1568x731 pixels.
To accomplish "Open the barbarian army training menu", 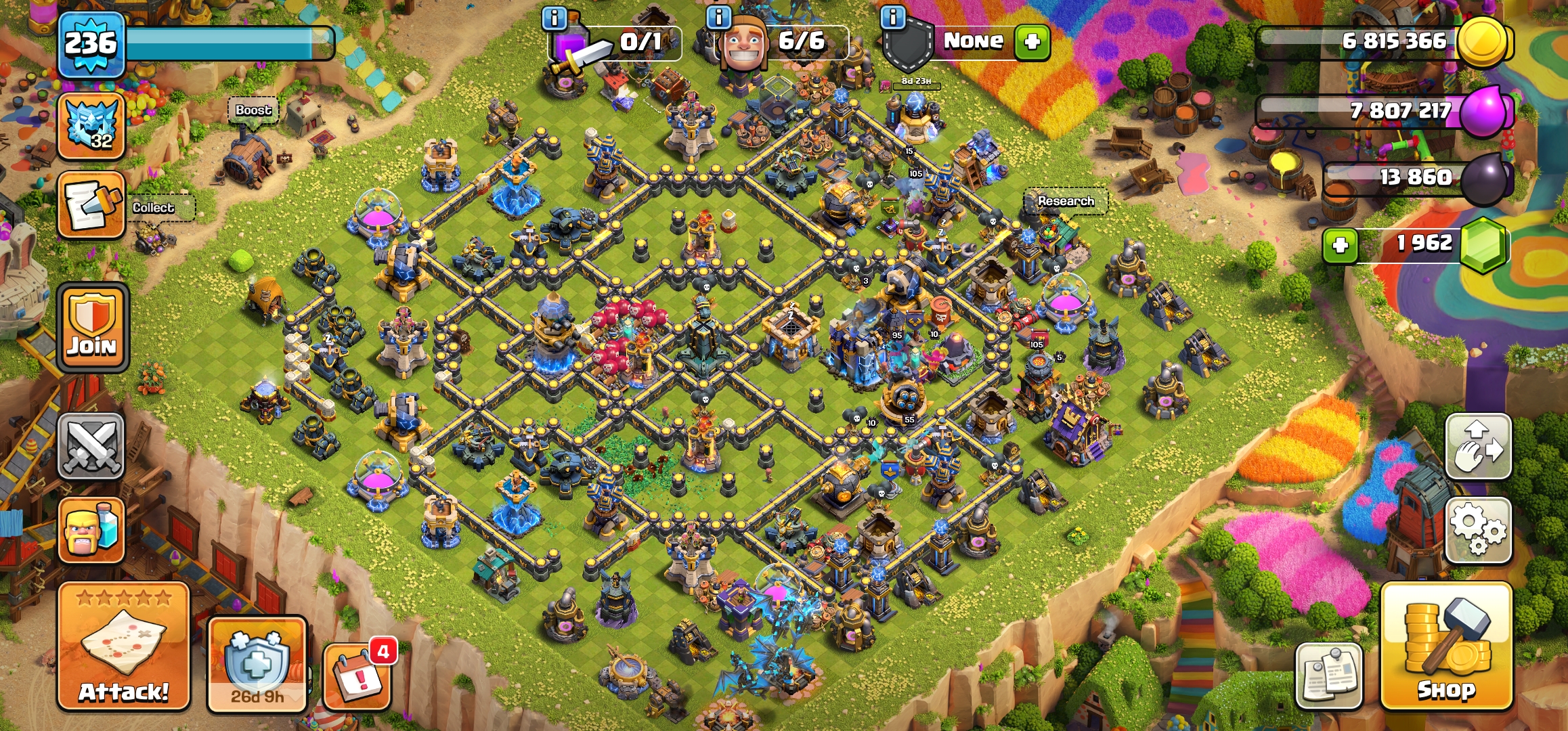I will [x=91, y=530].
